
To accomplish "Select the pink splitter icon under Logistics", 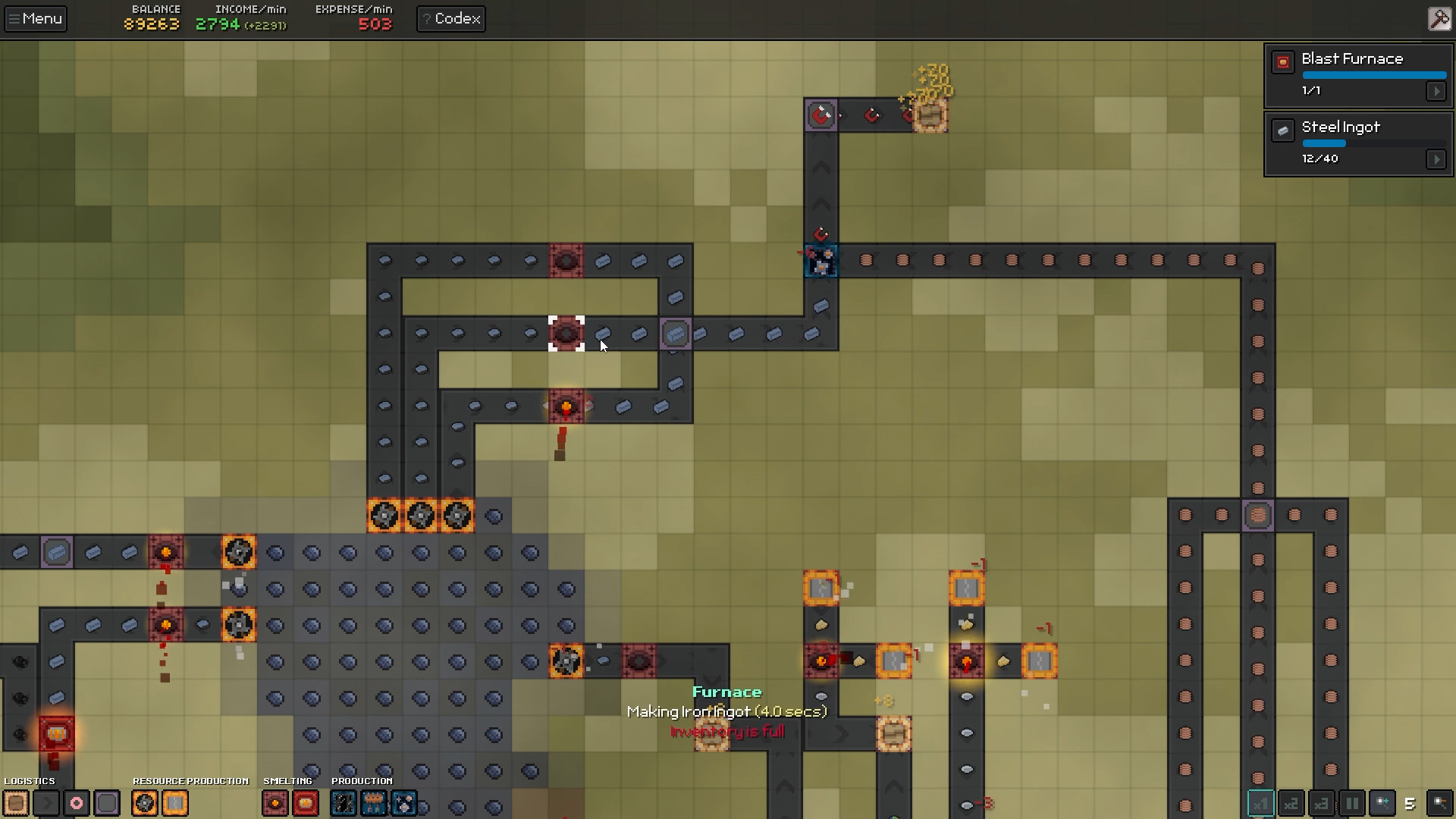I will 76,803.
